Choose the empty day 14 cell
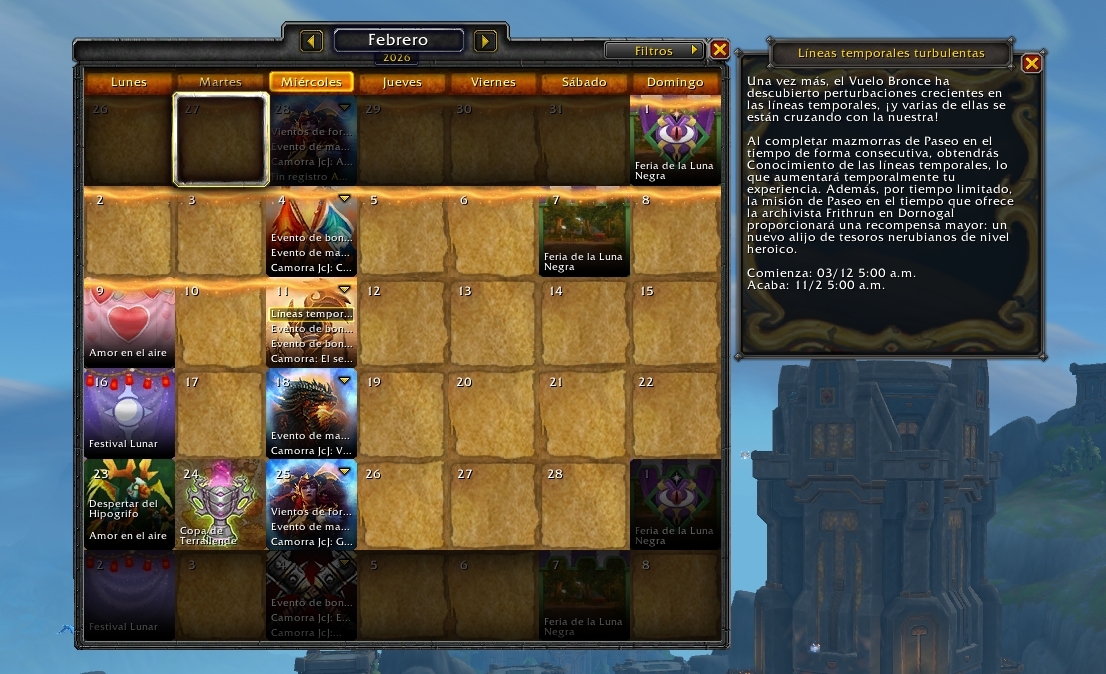The width and height of the screenshot is (1106, 674). pyautogui.click(x=585, y=325)
